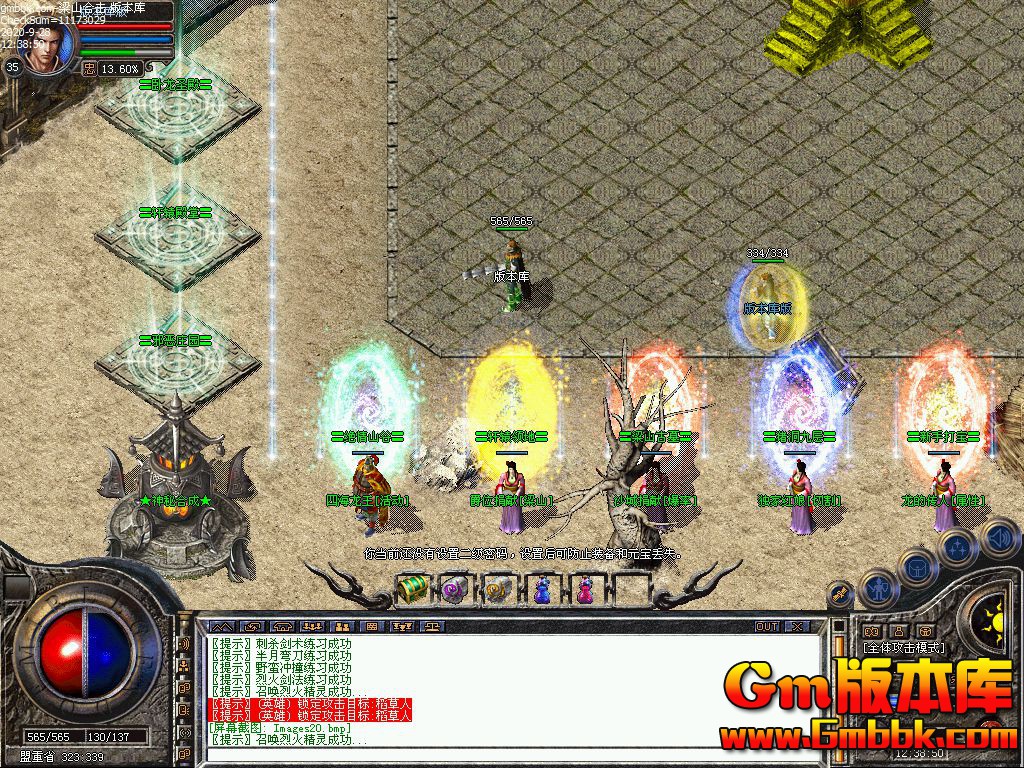Click the OUT button on chat bar

tap(766, 626)
